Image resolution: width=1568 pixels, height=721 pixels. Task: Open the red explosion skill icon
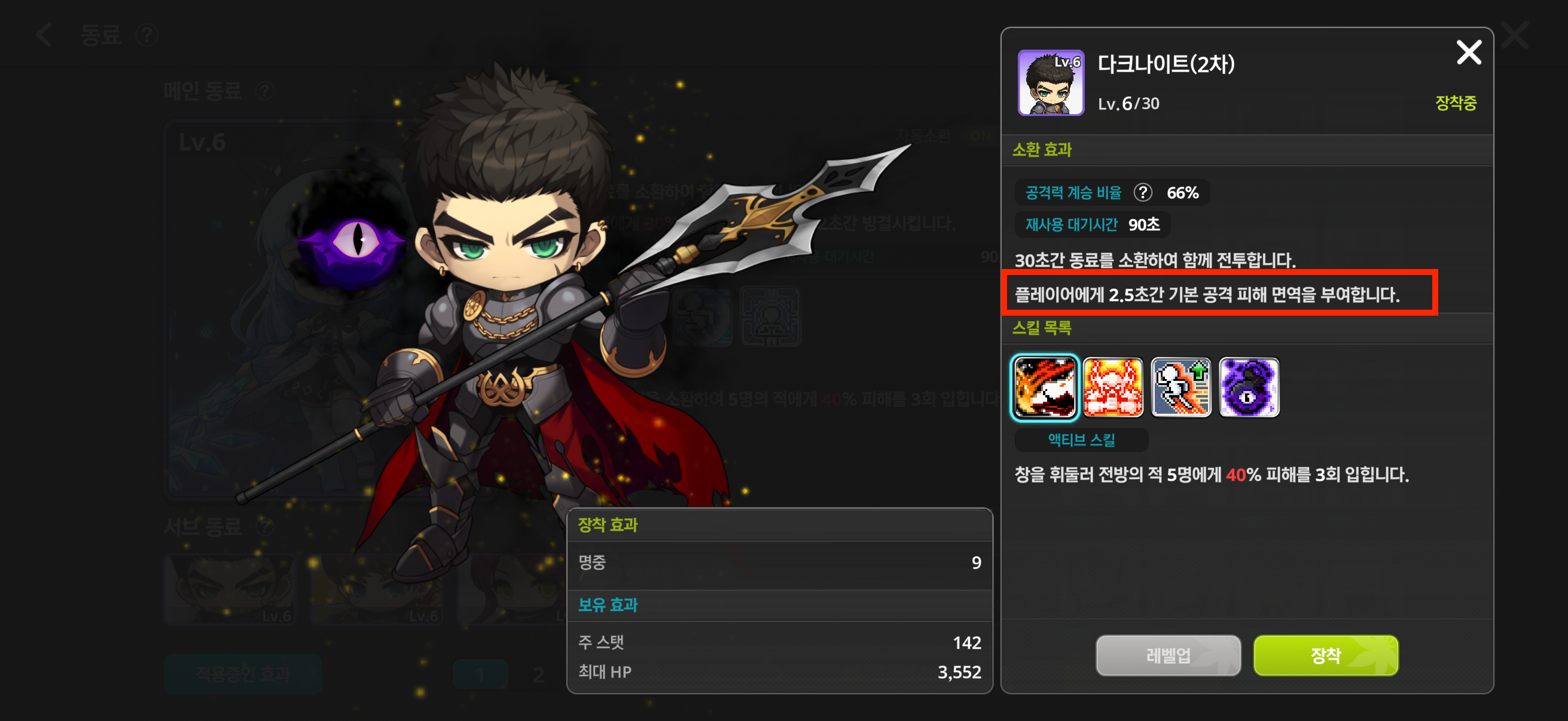pyautogui.click(x=1115, y=387)
